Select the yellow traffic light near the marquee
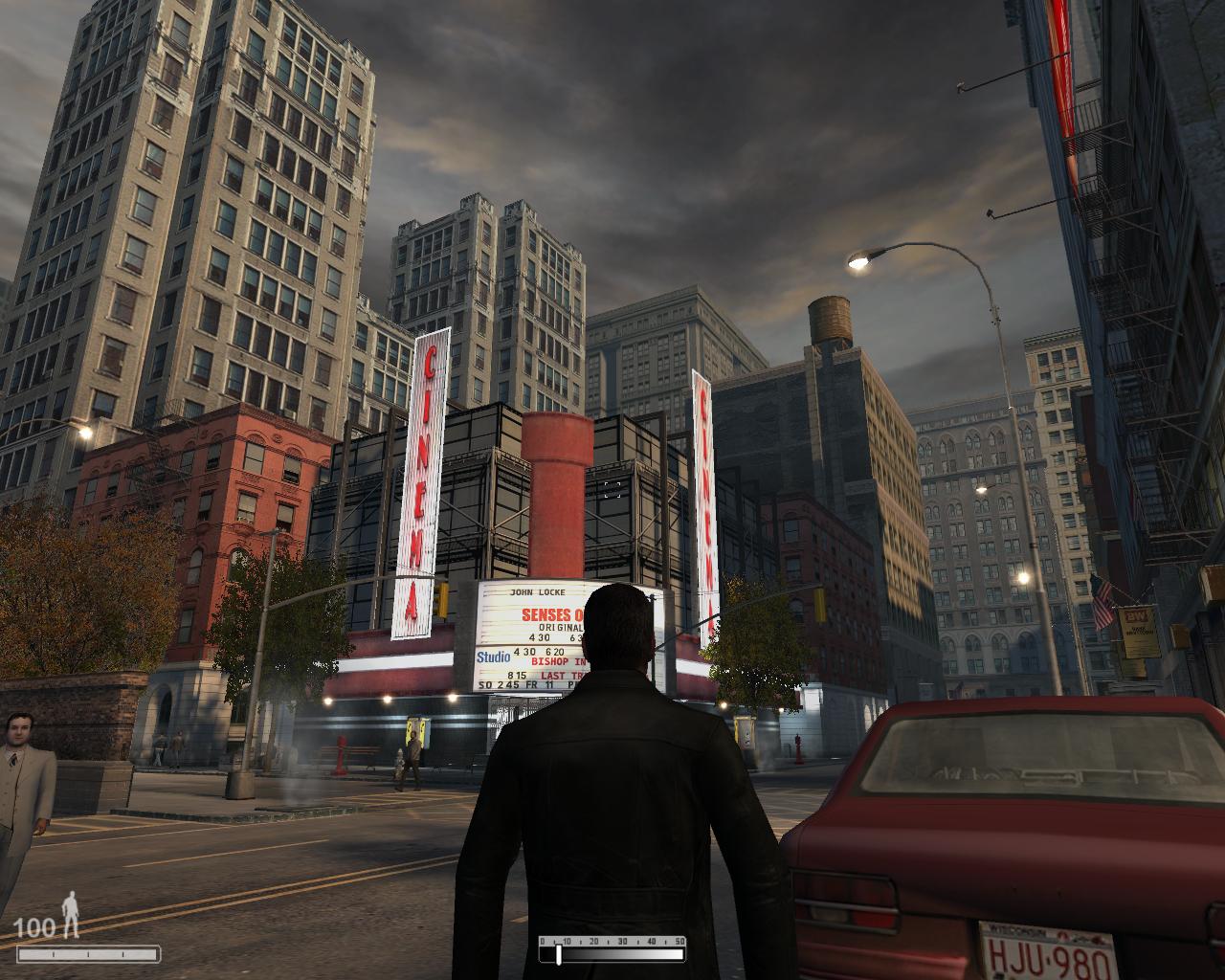The height and width of the screenshot is (980, 1225). point(443,601)
